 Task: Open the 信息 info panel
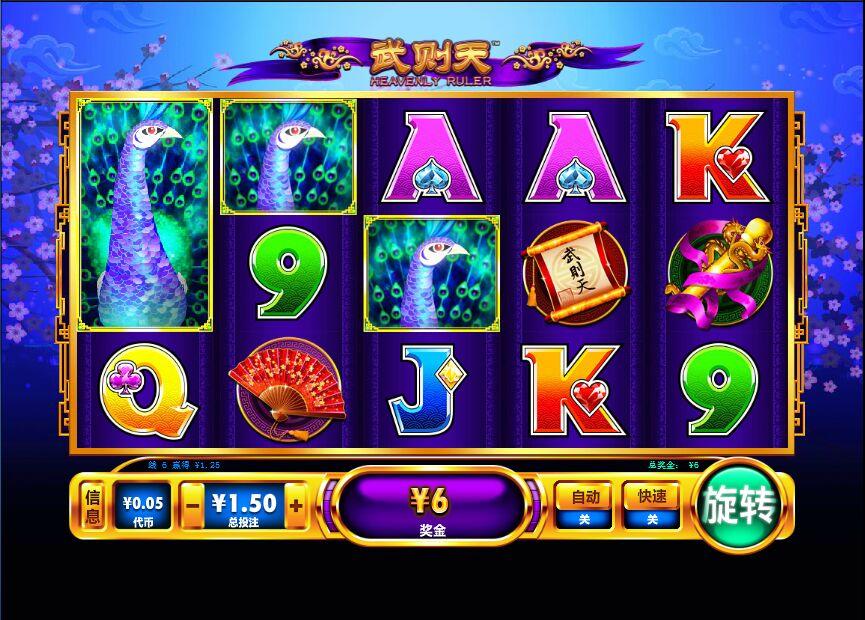point(92,507)
